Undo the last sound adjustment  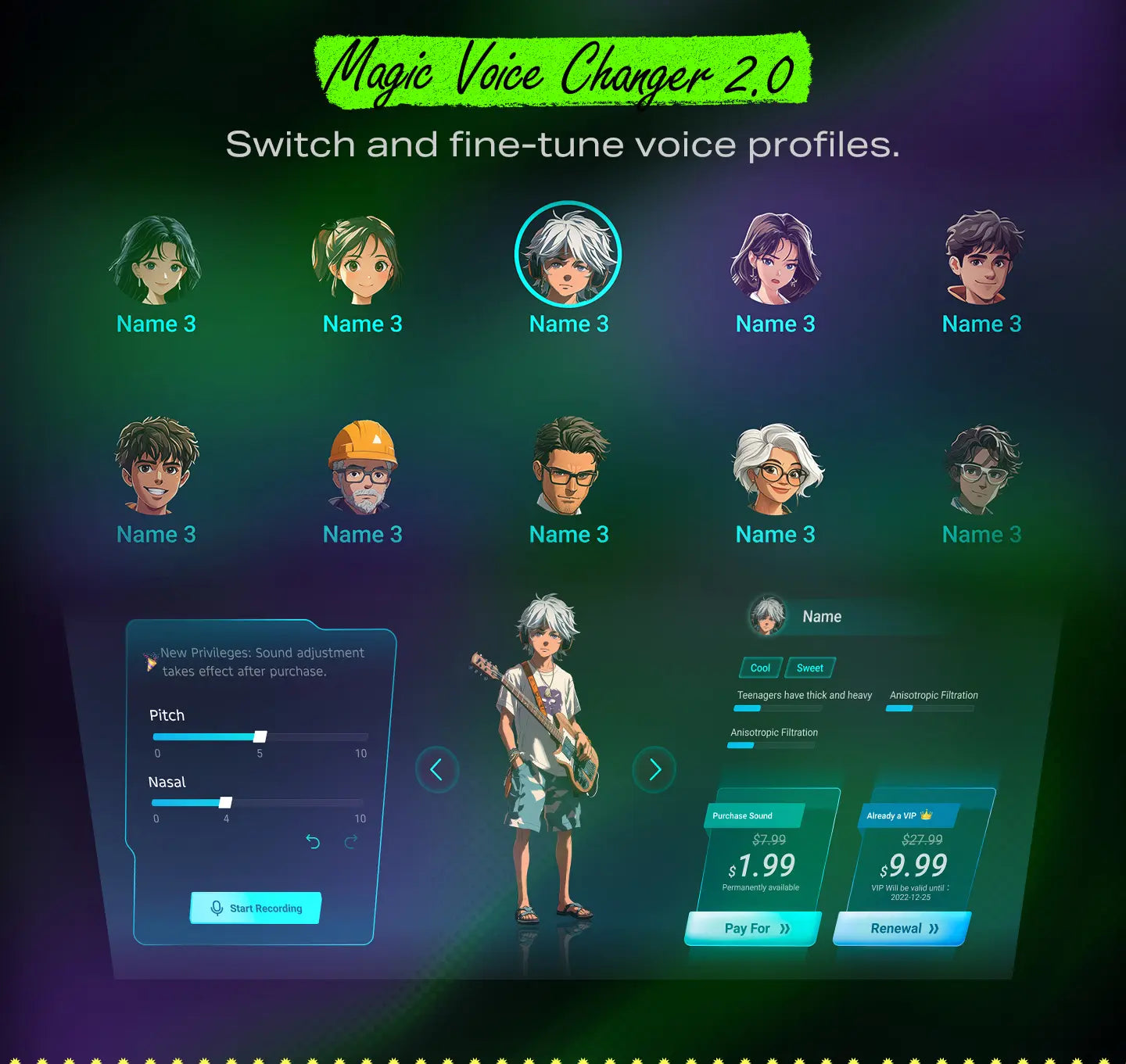(x=313, y=841)
